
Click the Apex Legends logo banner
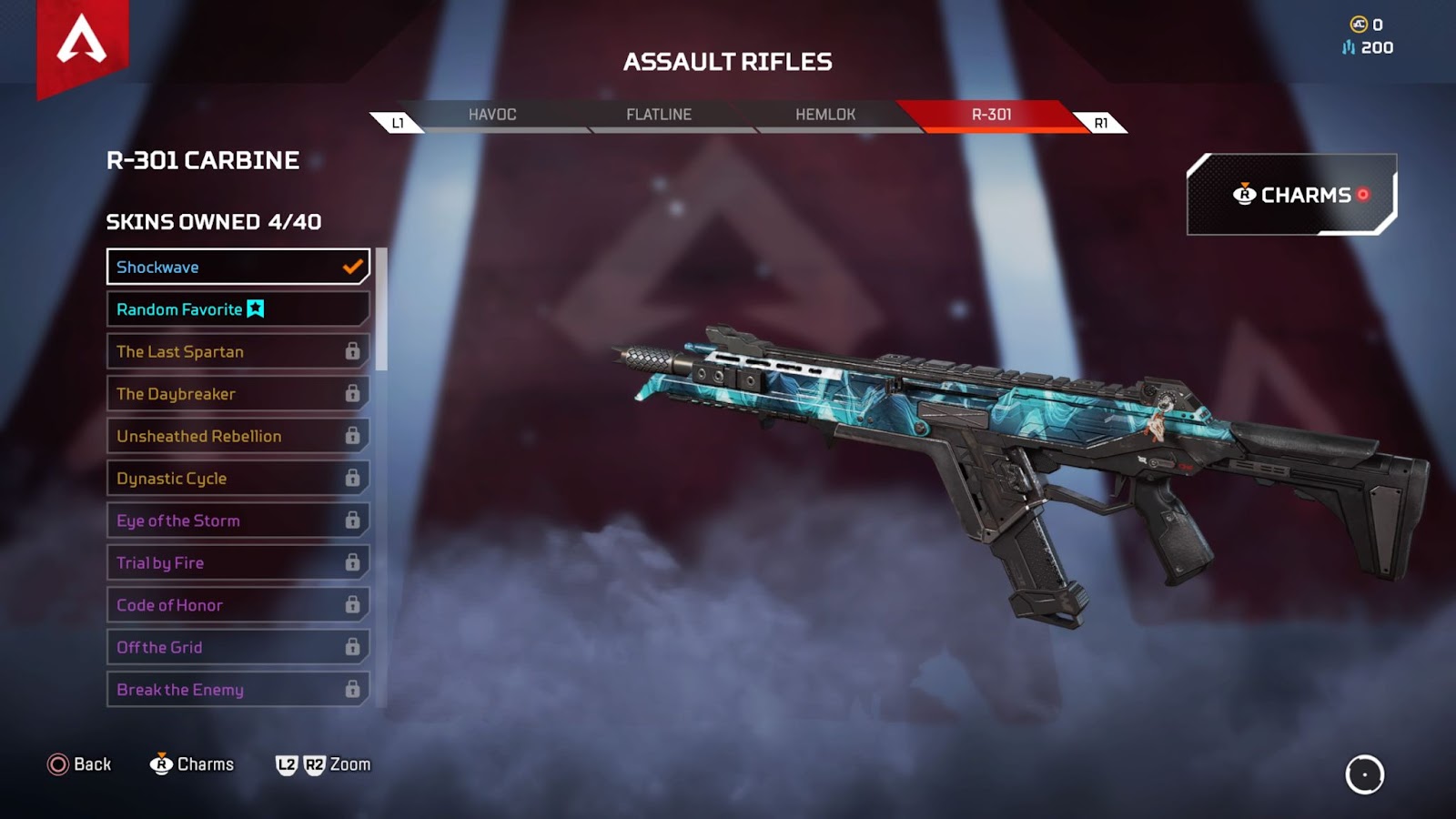pyautogui.click(x=82, y=44)
